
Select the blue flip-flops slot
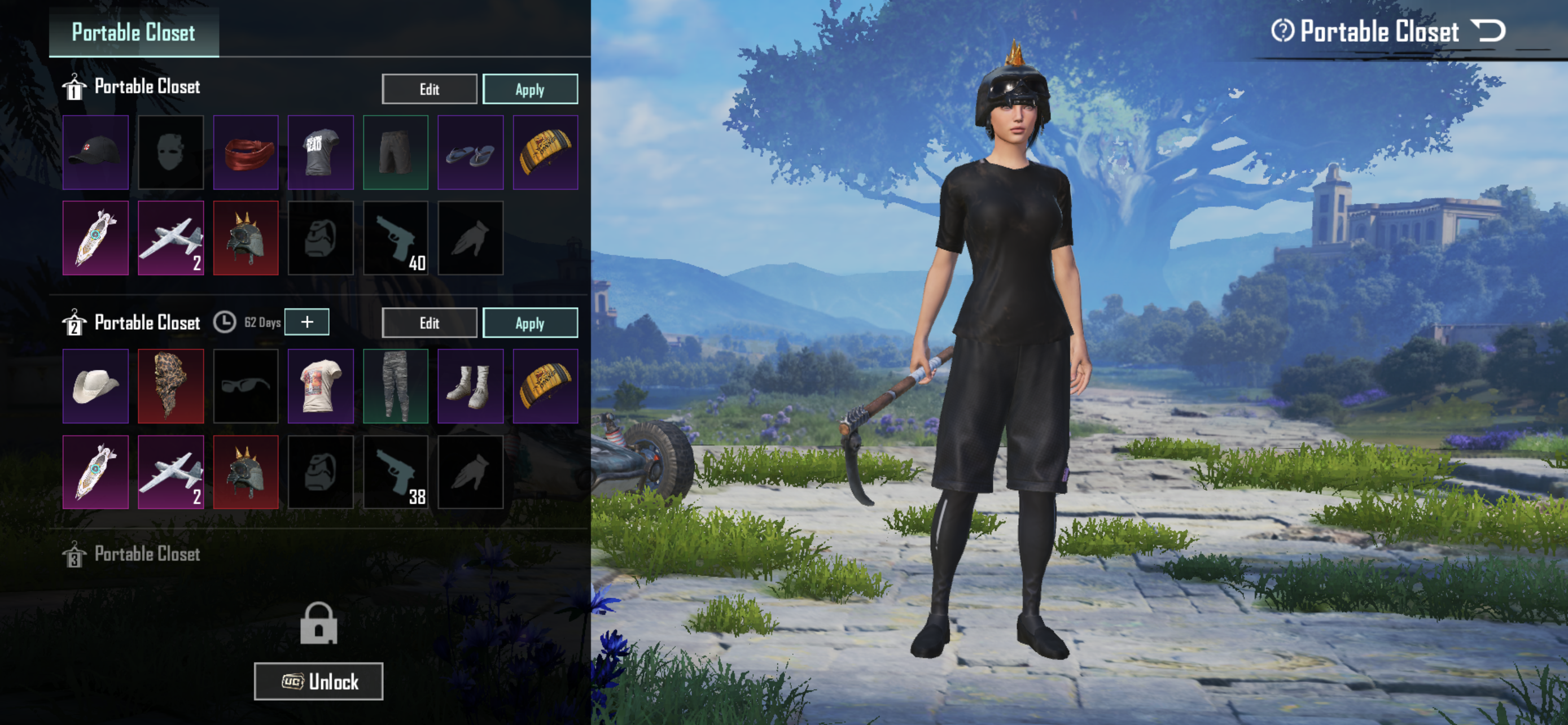pyautogui.click(x=471, y=152)
